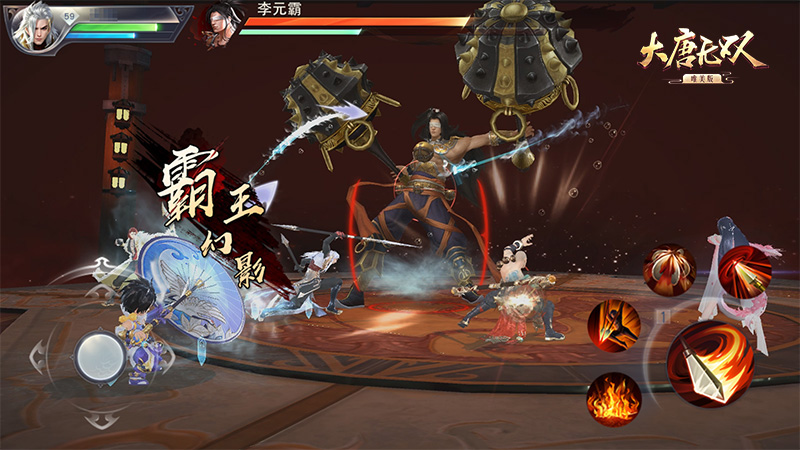The width and height of the screenshot is (800, 450).
Task: Tap the virtual joystick center knob
Action: [x=100, y=352]
